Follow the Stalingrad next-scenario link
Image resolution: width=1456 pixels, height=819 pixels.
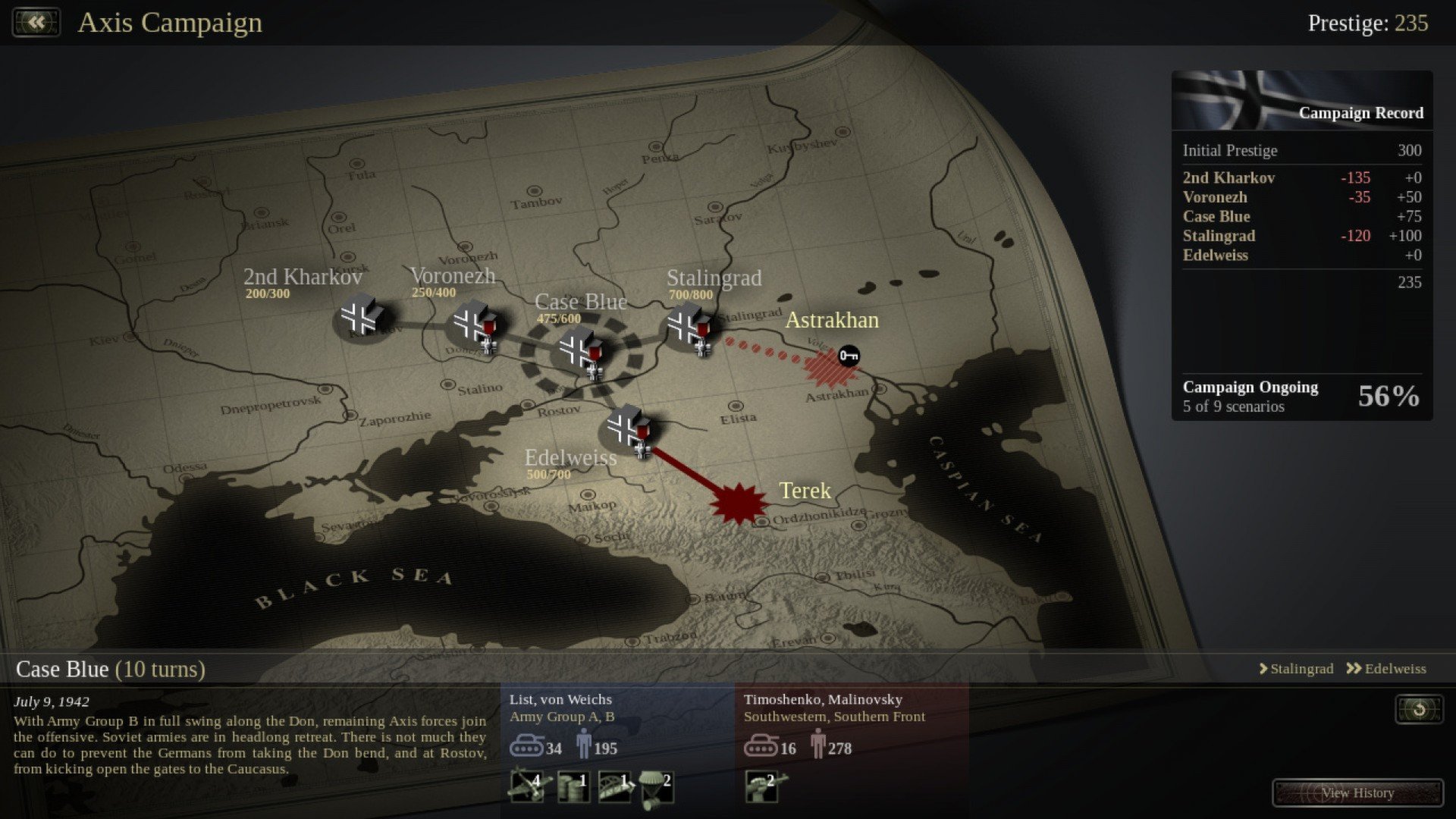point(1296,669)
